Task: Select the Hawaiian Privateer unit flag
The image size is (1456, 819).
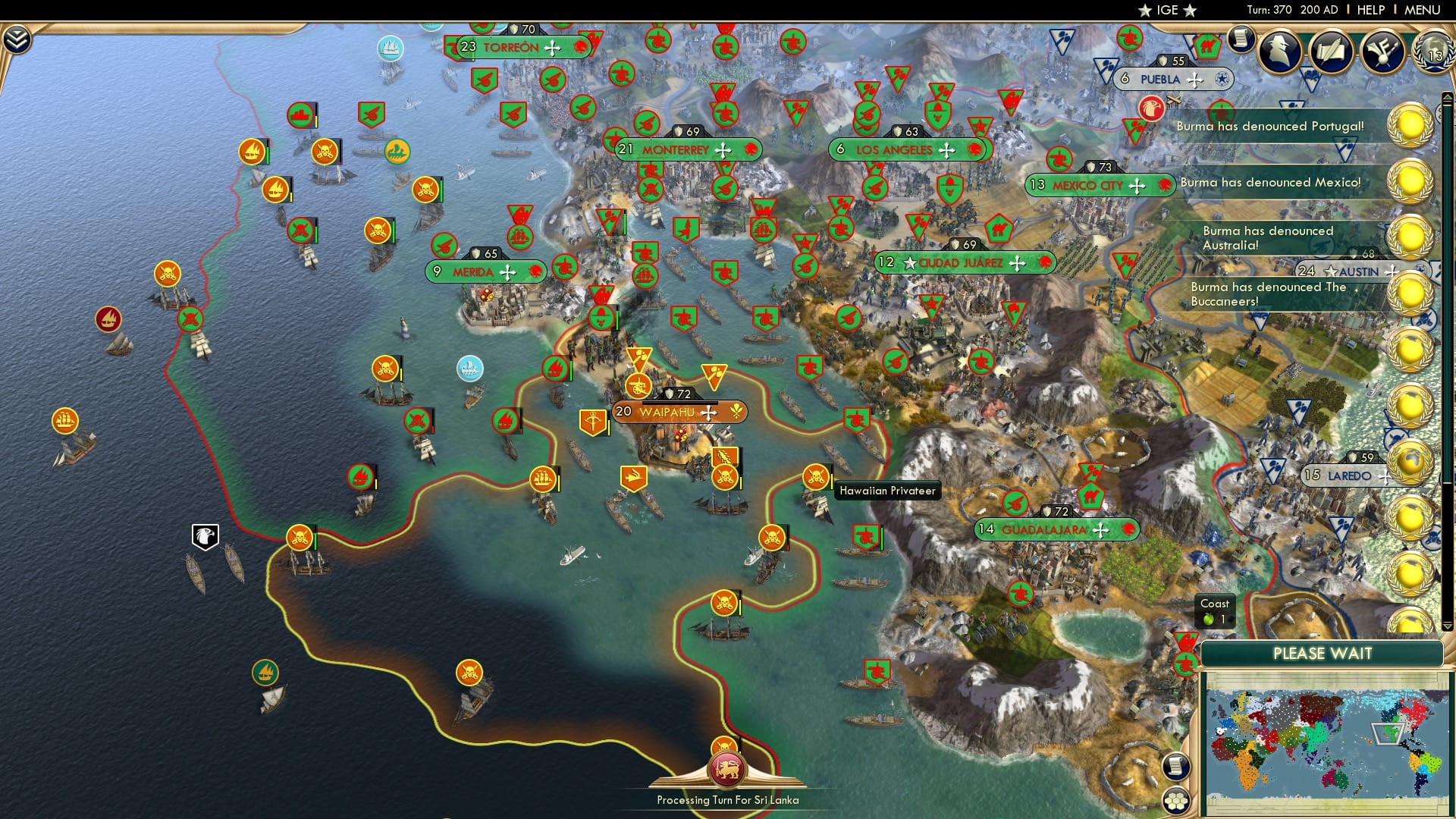Action: 815,475
